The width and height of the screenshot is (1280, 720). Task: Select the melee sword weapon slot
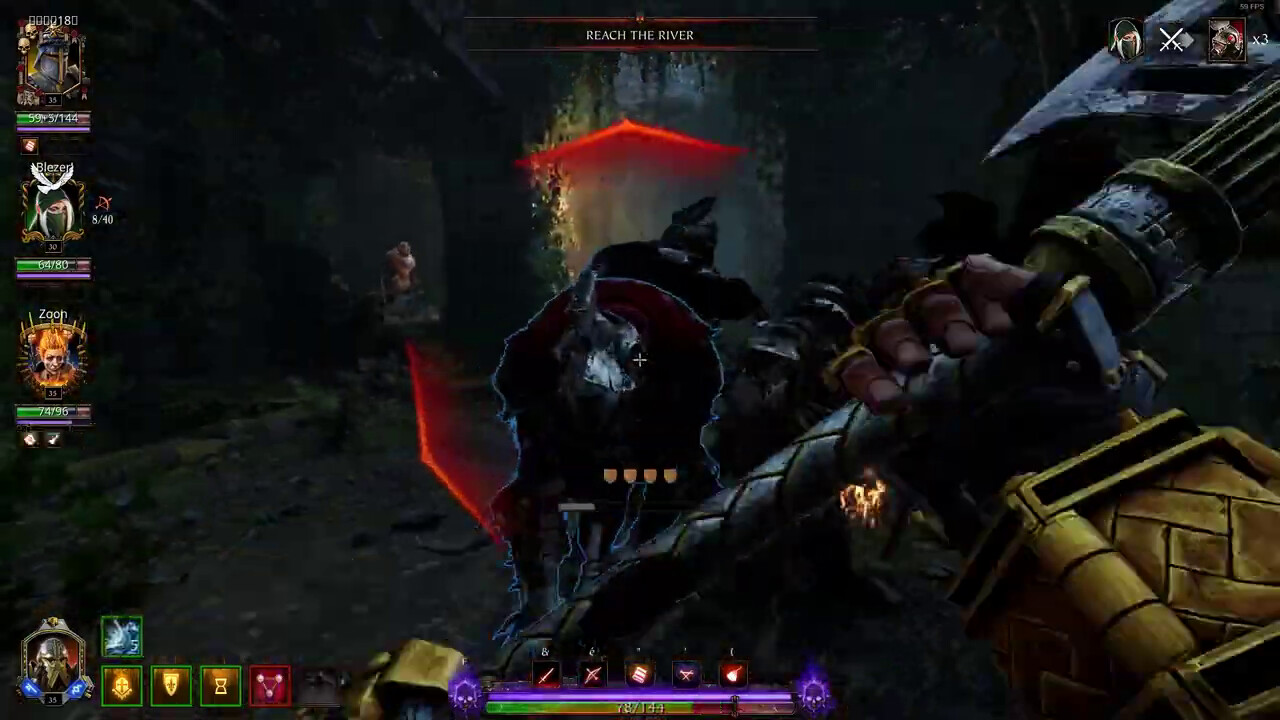coord(545,676)
